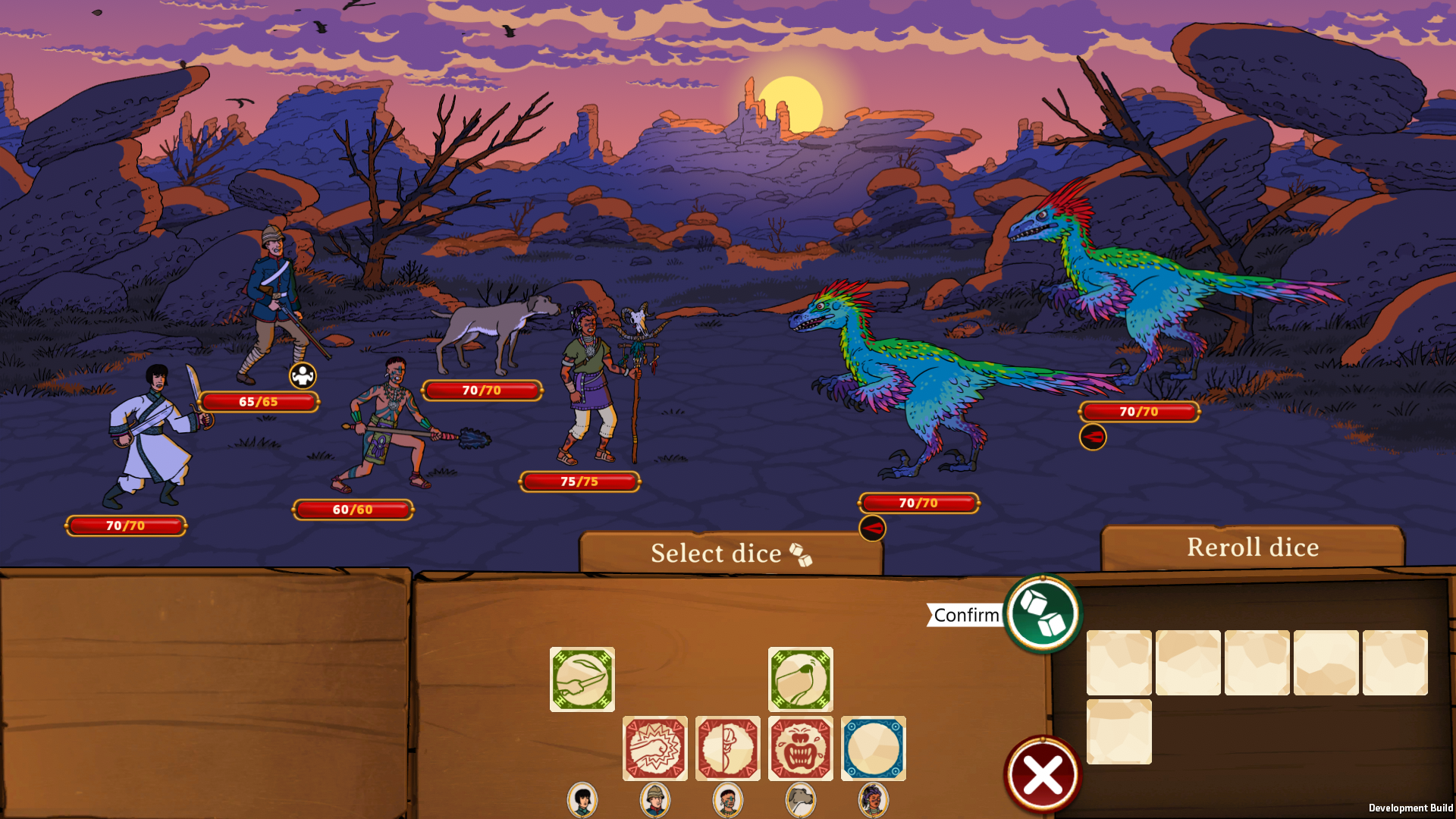
Task: Pick the blank blue die
Action: (x=873, y=748)
